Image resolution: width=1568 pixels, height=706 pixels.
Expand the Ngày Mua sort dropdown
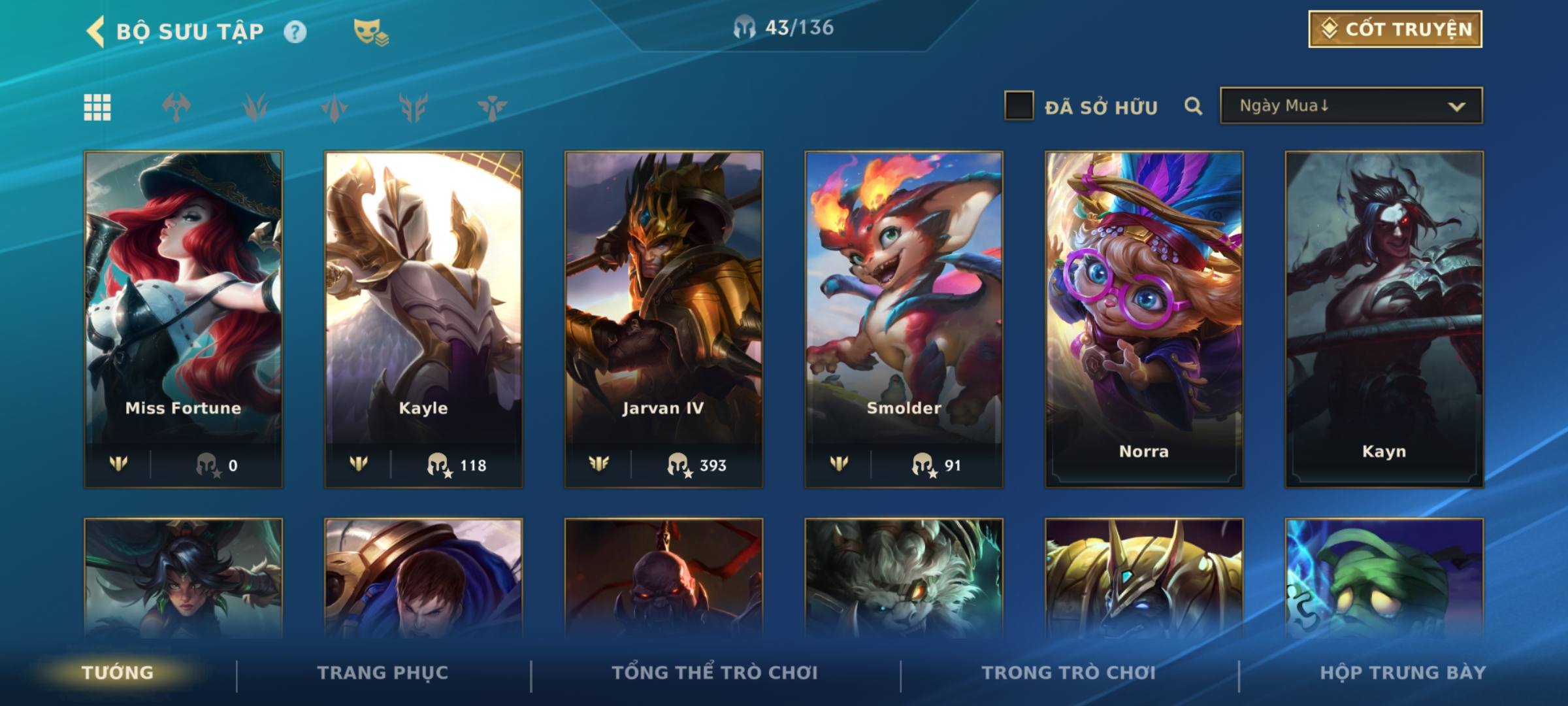pyautogui.click(x=1351, y=106)
